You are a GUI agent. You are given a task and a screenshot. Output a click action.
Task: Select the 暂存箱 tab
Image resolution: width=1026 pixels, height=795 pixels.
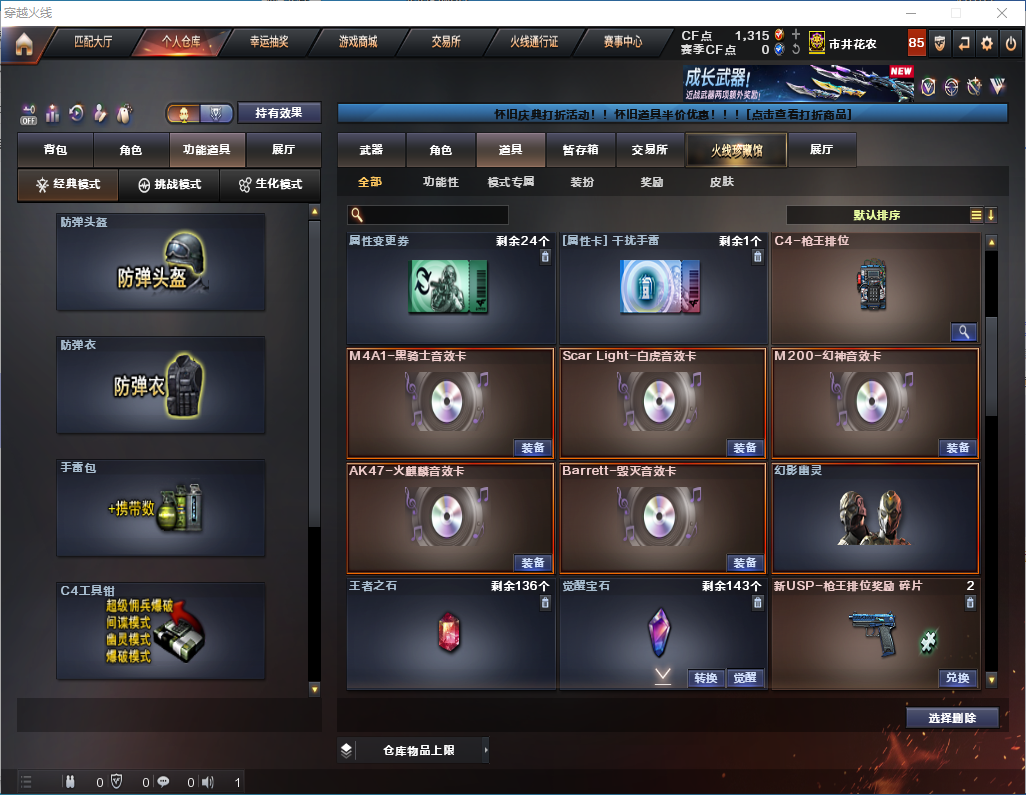[x=580, y=149]
